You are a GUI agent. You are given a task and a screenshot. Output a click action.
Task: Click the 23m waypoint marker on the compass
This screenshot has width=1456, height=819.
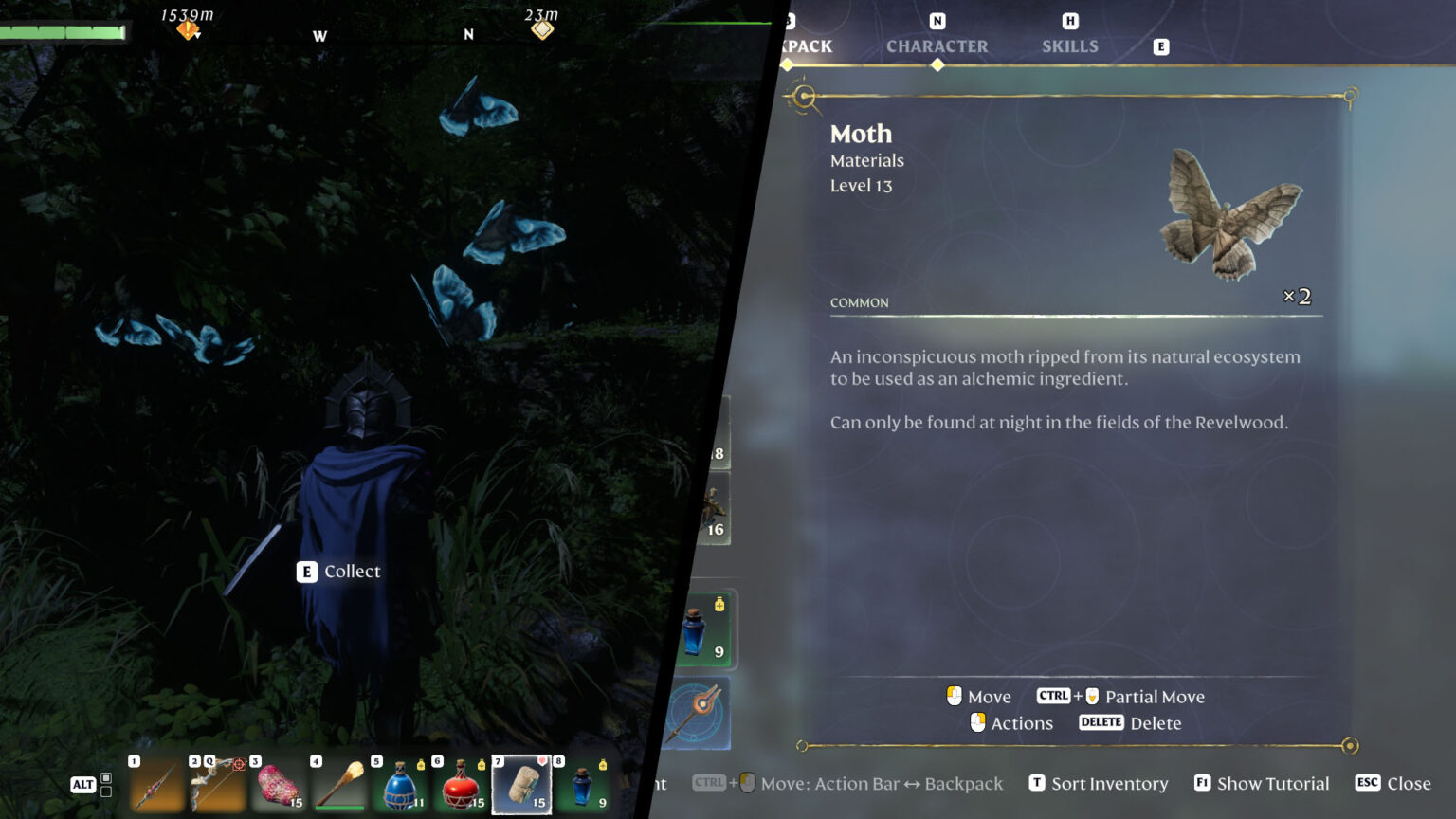point(542,29)
